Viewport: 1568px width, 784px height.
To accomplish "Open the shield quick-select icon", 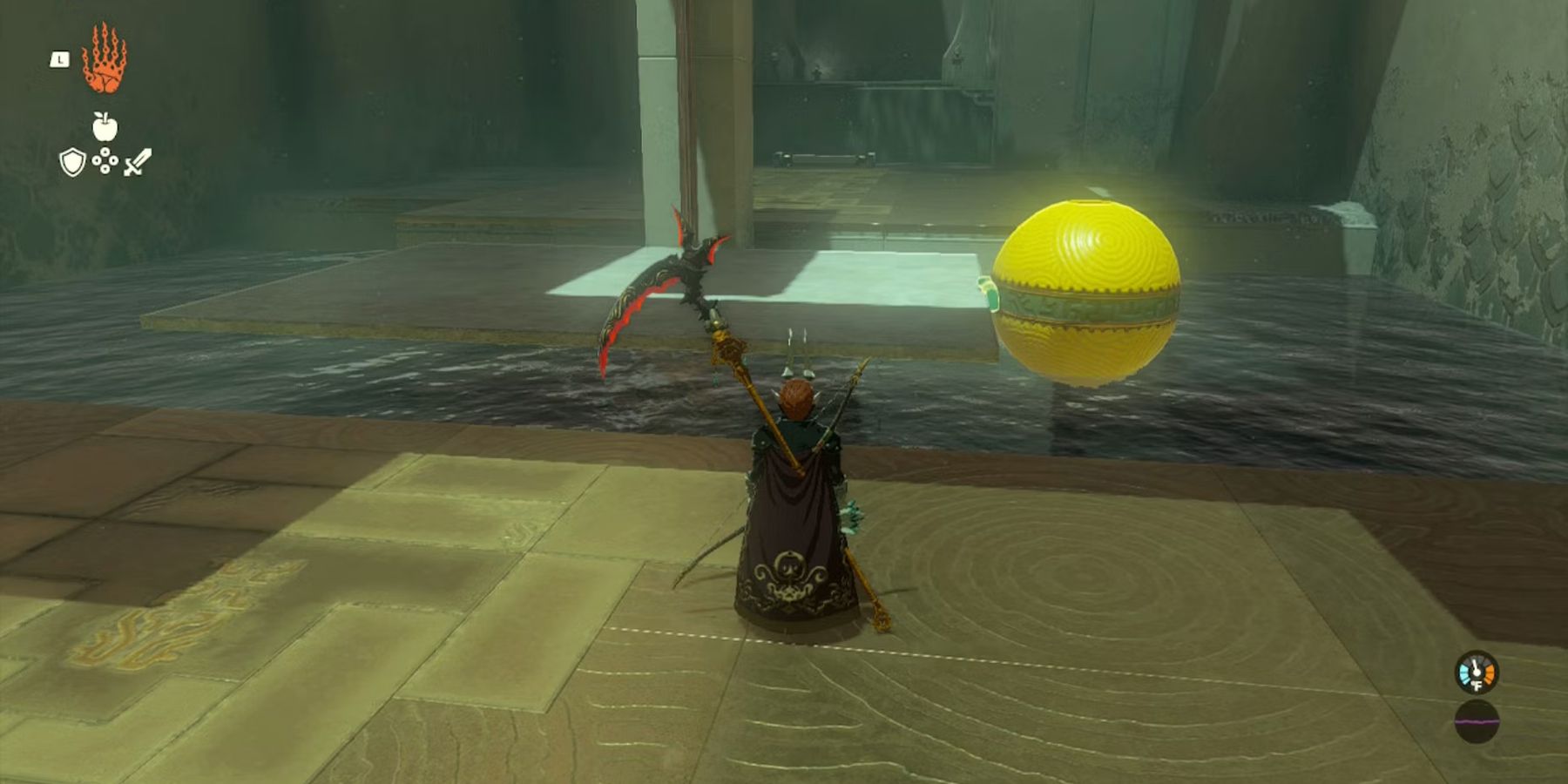I will click(x=74, y=162).
